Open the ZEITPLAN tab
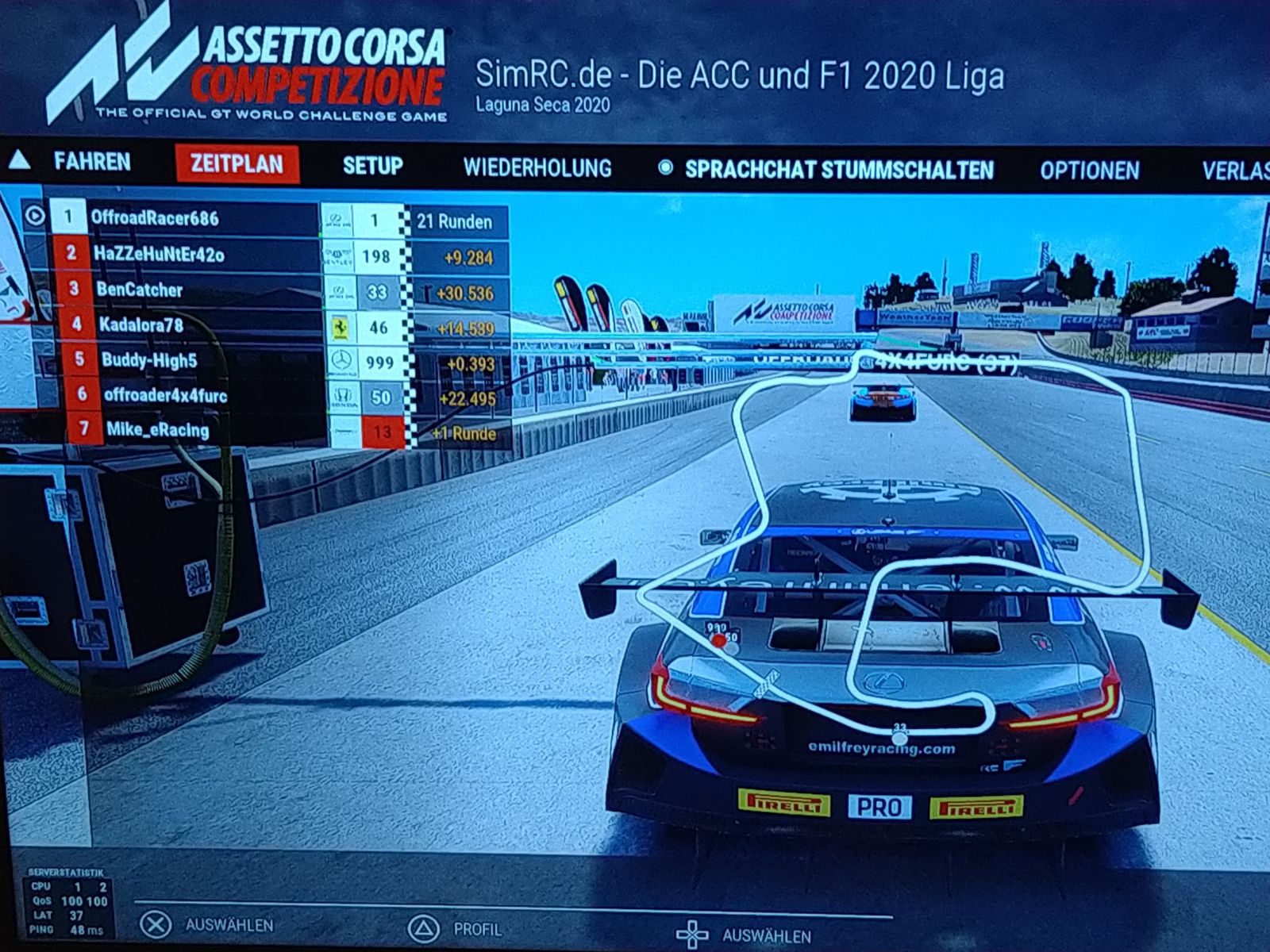This screenshot has width=1270, height=952. click(x=237, y=164)
